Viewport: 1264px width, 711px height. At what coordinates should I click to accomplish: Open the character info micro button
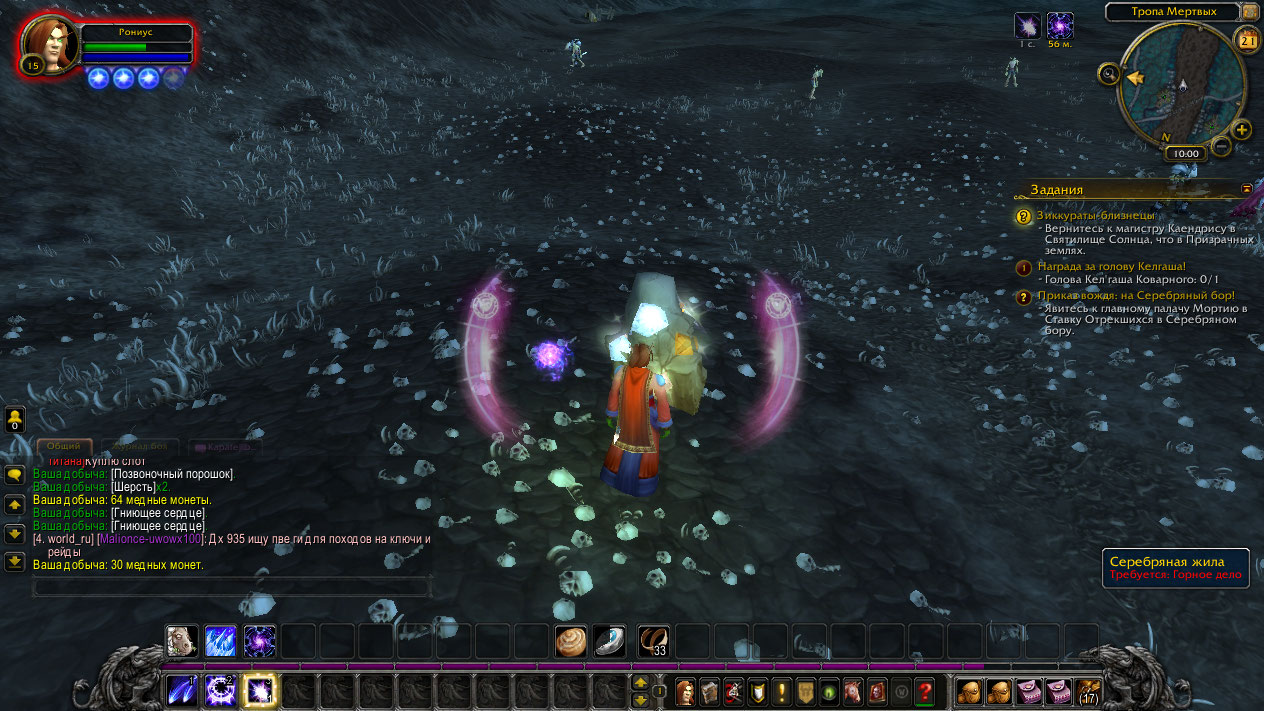click(685, 691)
